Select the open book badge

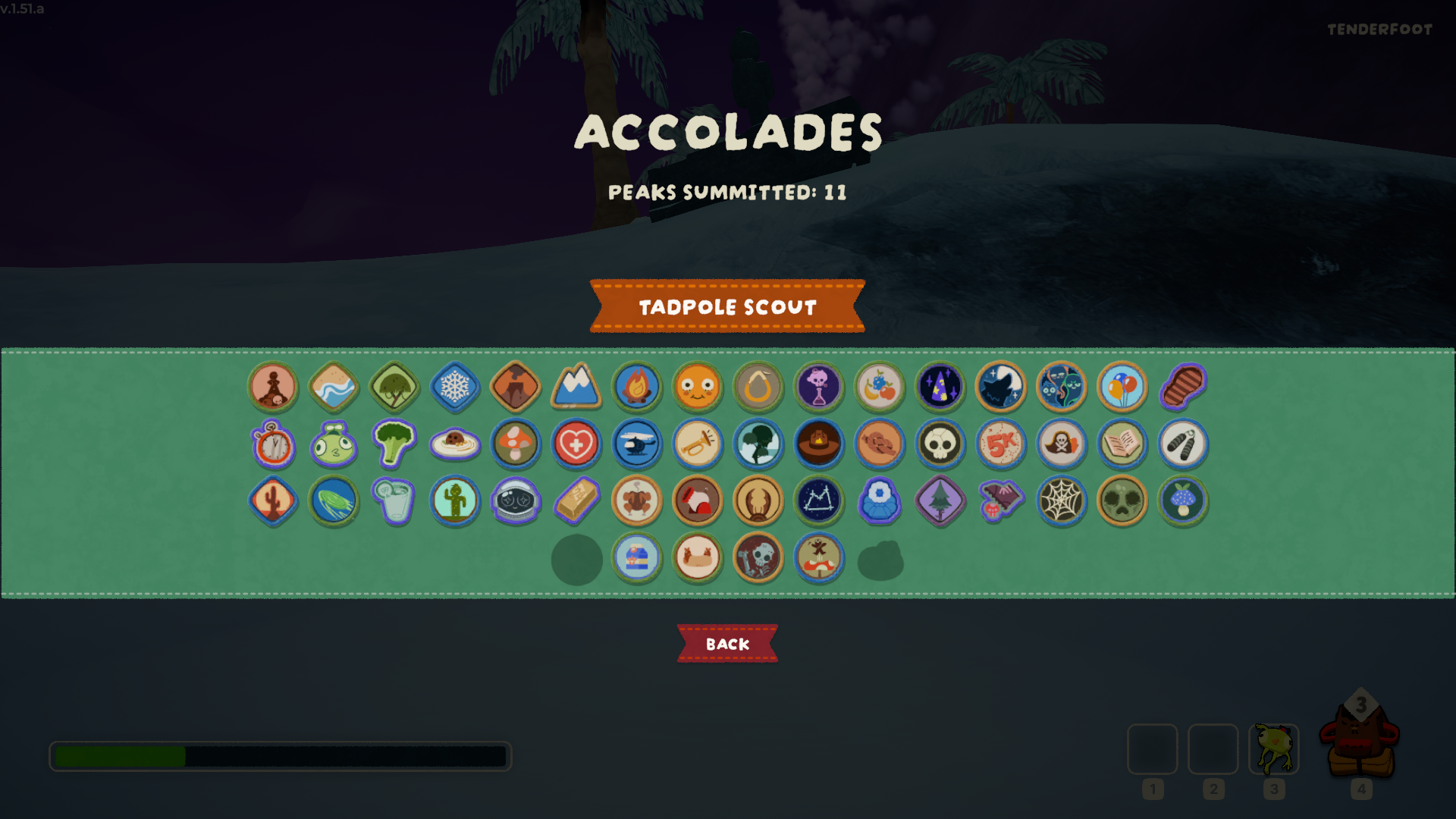click(1122, 444)
